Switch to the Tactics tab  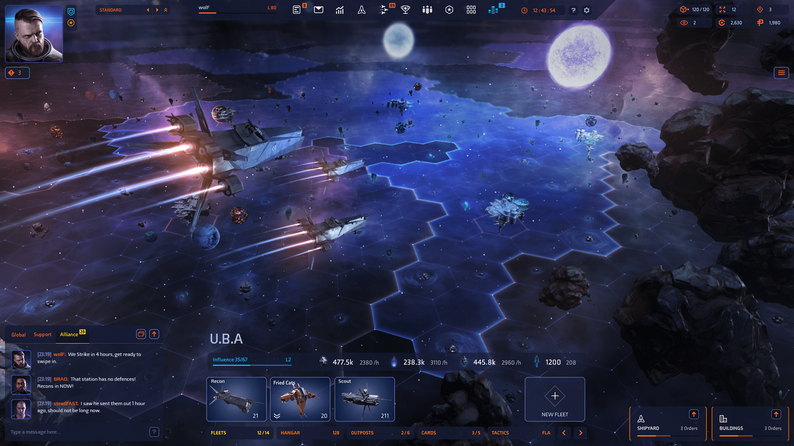click(x=500, y=433)
